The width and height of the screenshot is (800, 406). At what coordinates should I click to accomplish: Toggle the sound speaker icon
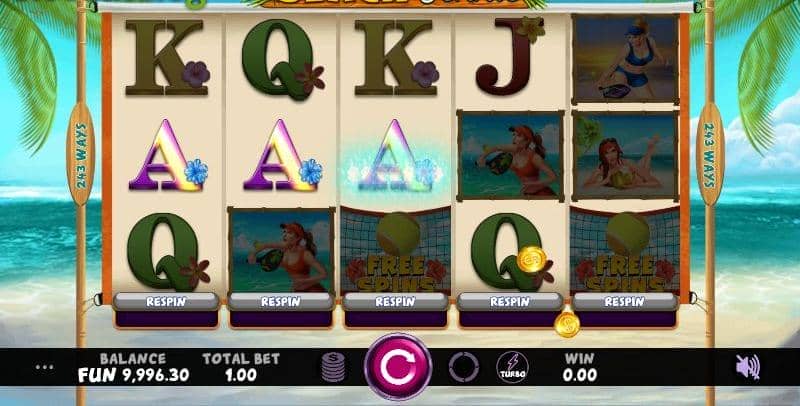[747, 367]
